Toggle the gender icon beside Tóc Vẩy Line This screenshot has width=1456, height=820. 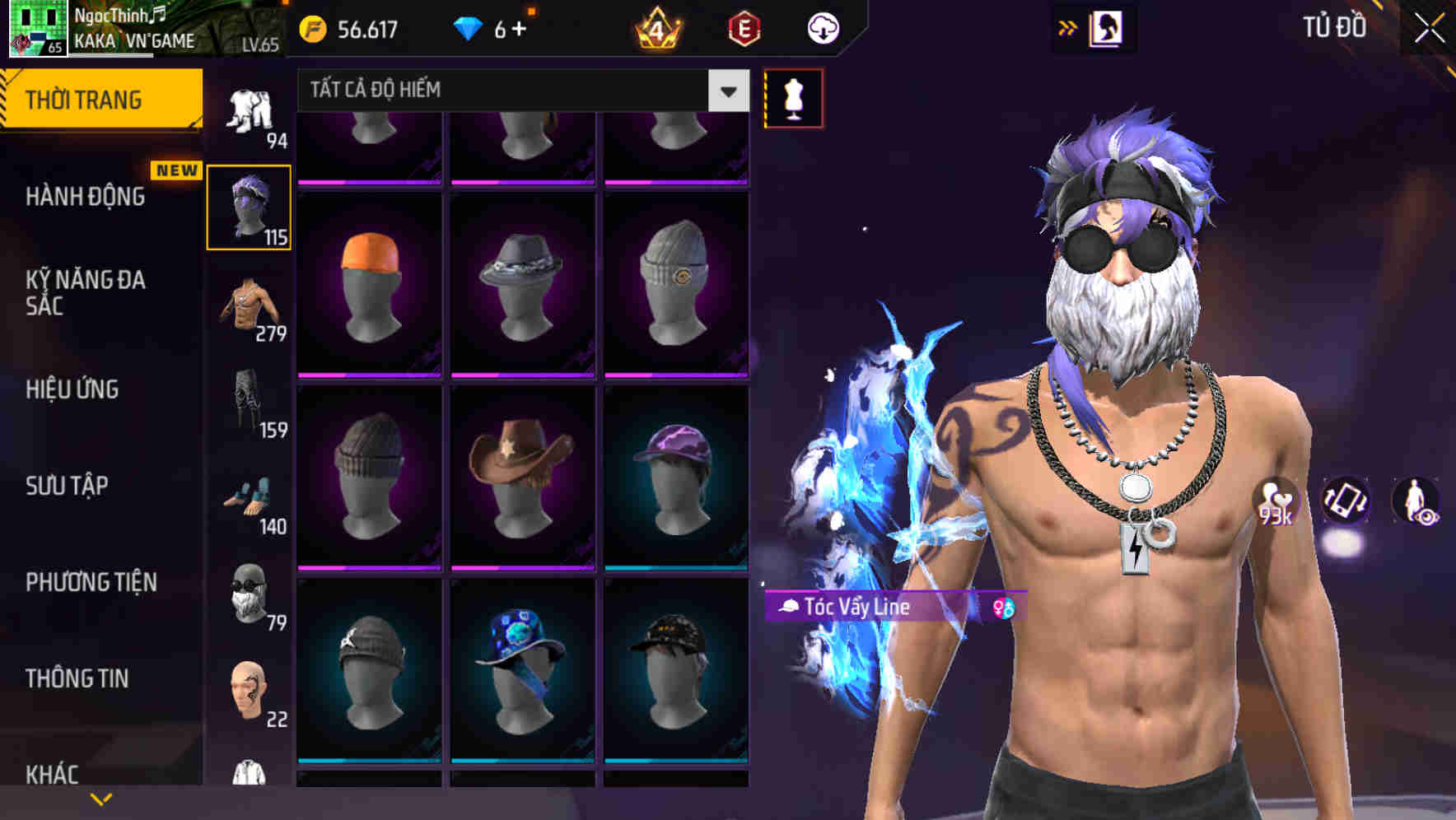(x=1004, y=608)
